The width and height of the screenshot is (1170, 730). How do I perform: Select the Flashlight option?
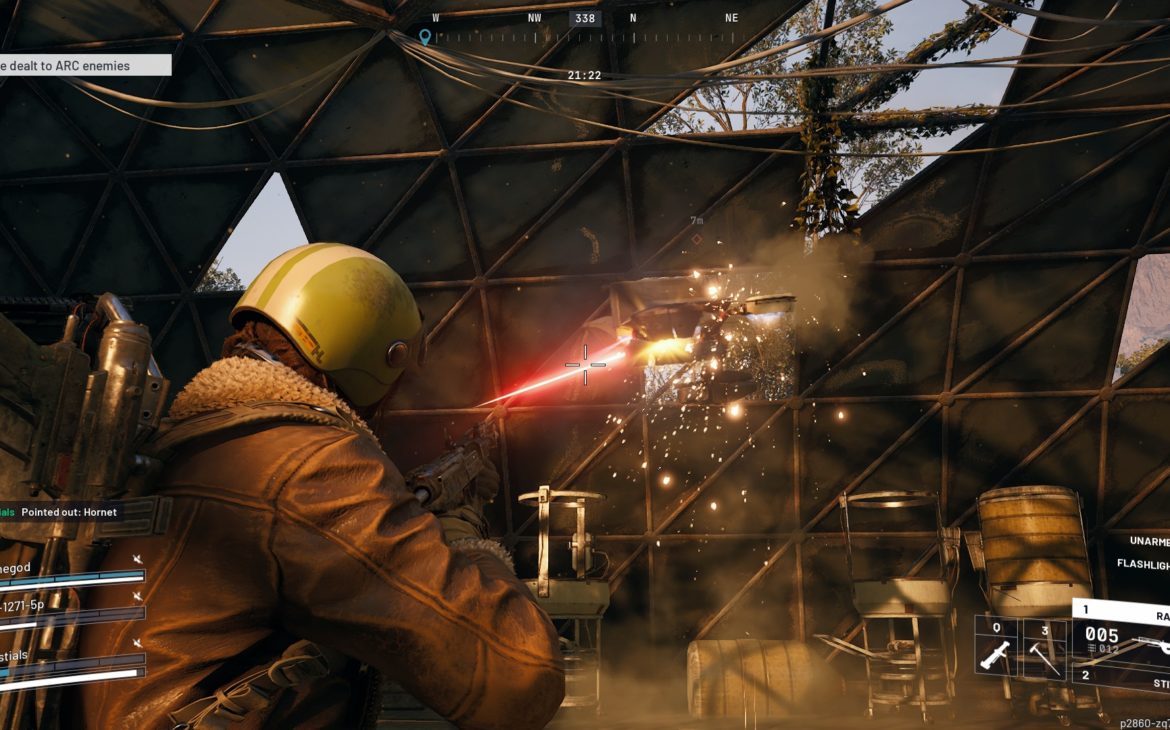tap(1143, 564)
